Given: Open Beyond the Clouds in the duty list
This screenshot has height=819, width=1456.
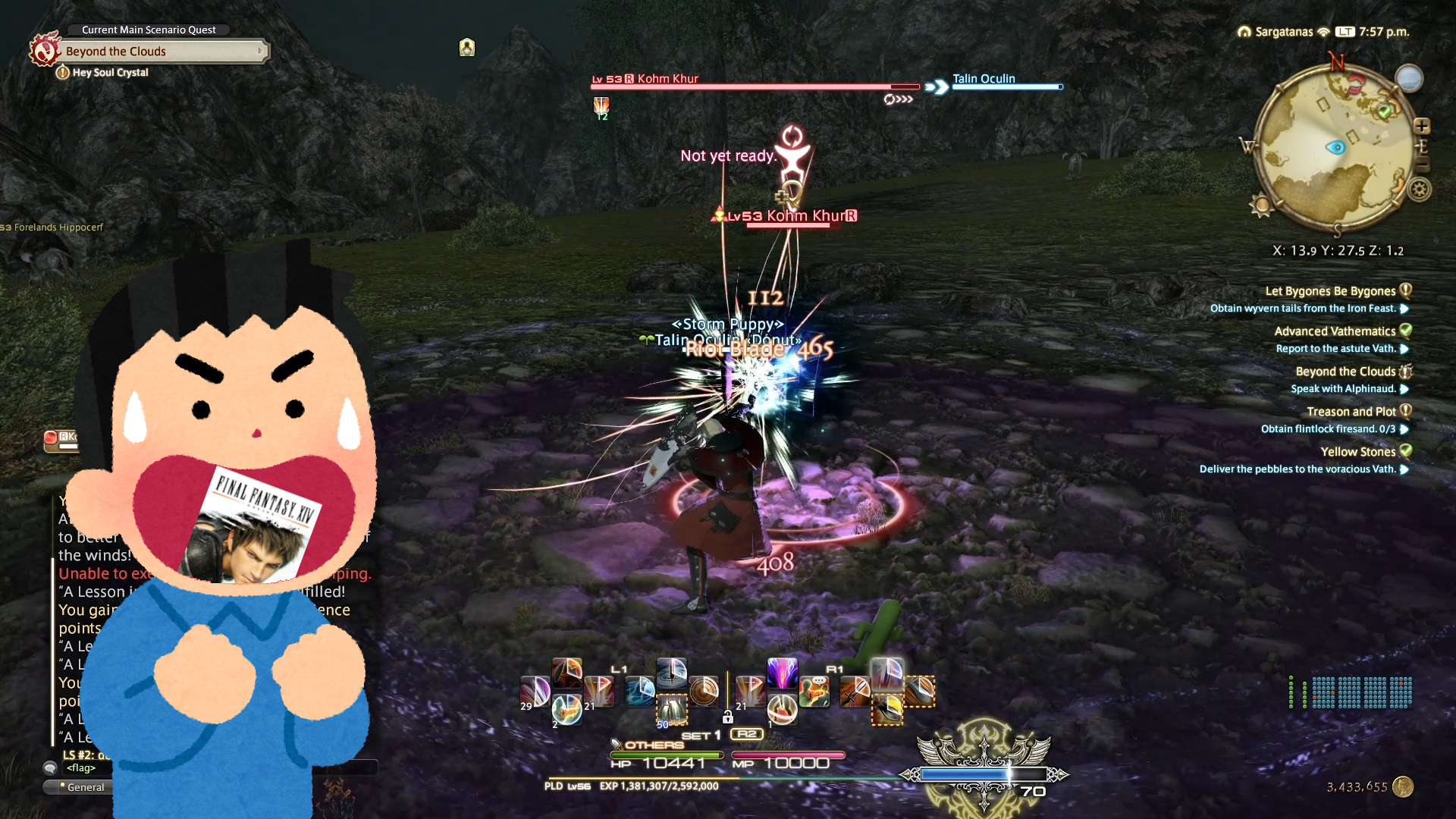Looking at the screenshot, I should [1345, 372].
